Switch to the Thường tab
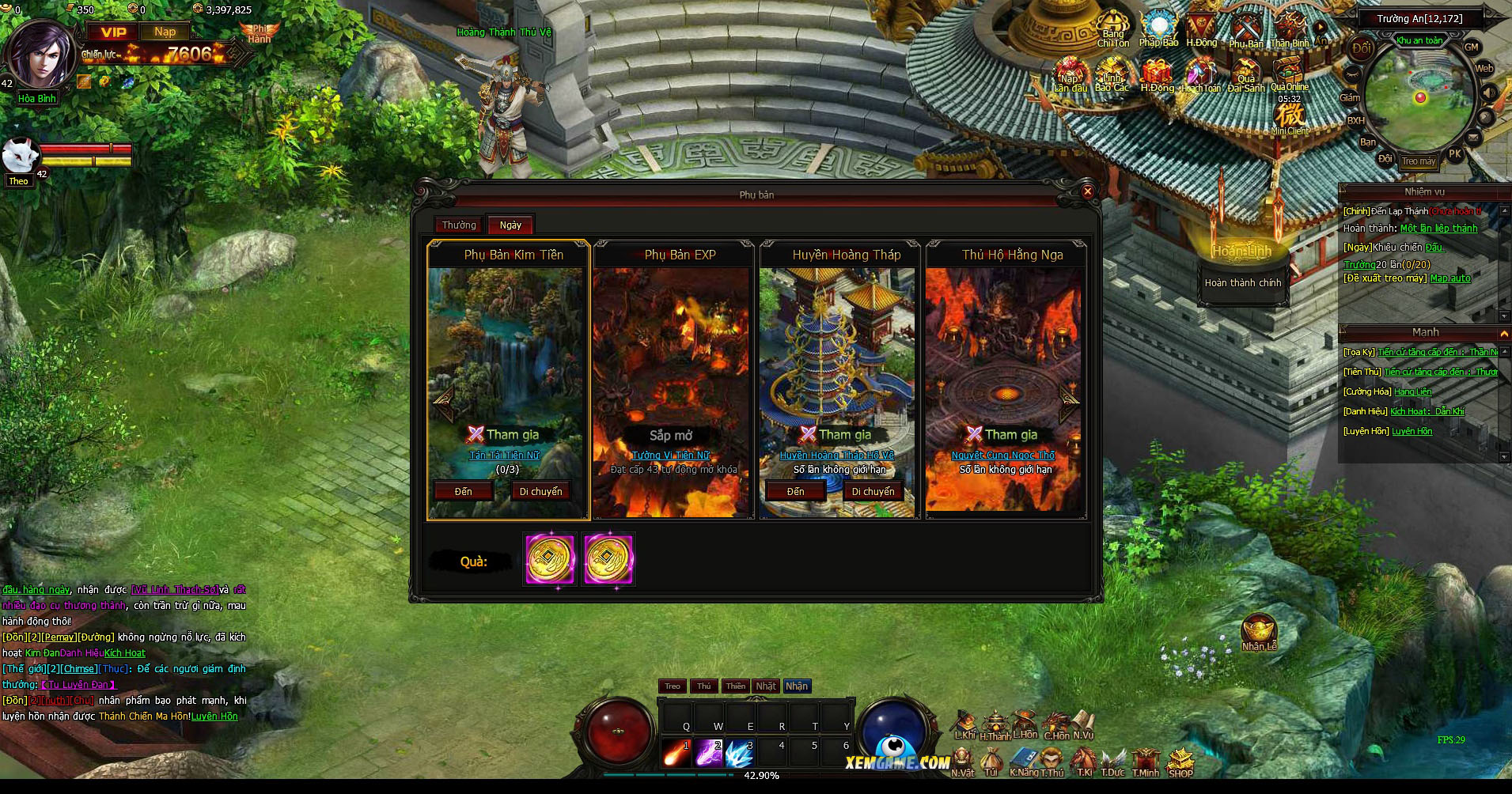Screen dimensions: 1512x794 point(459,225)
